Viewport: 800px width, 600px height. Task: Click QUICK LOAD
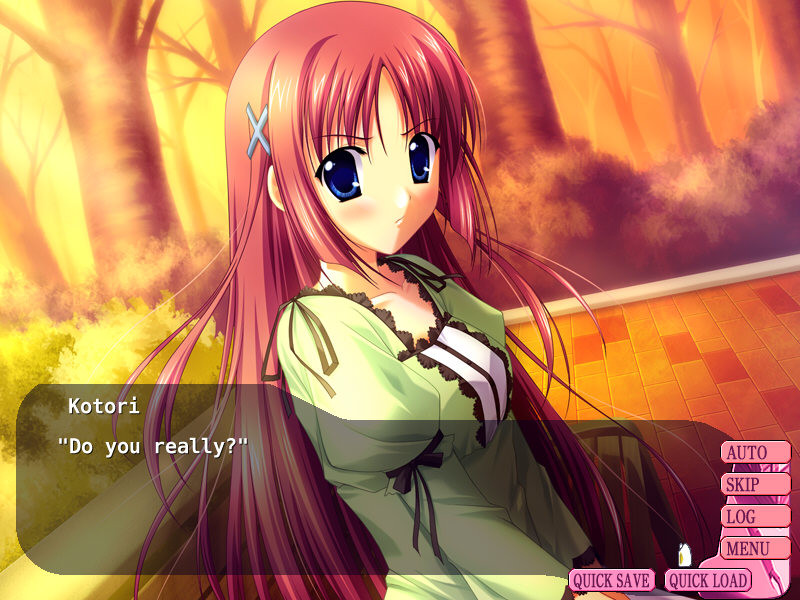[708, 580]
